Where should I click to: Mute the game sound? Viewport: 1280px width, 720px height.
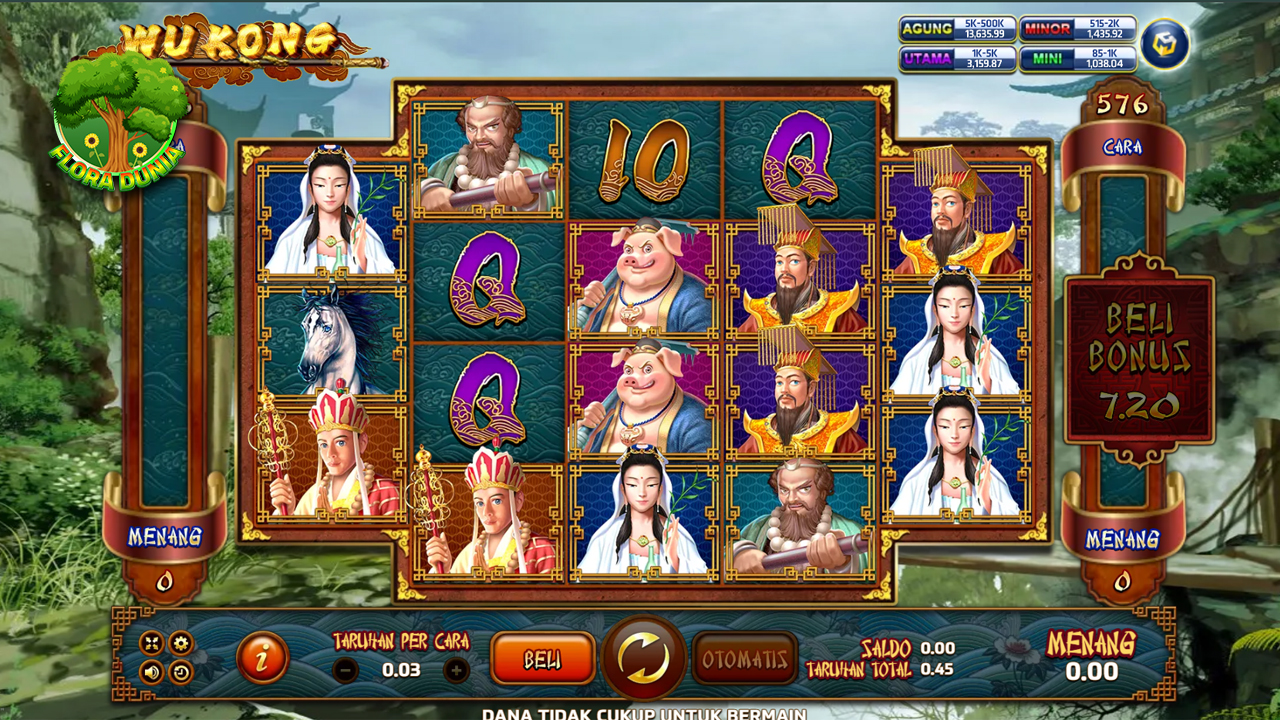(152, 672)
